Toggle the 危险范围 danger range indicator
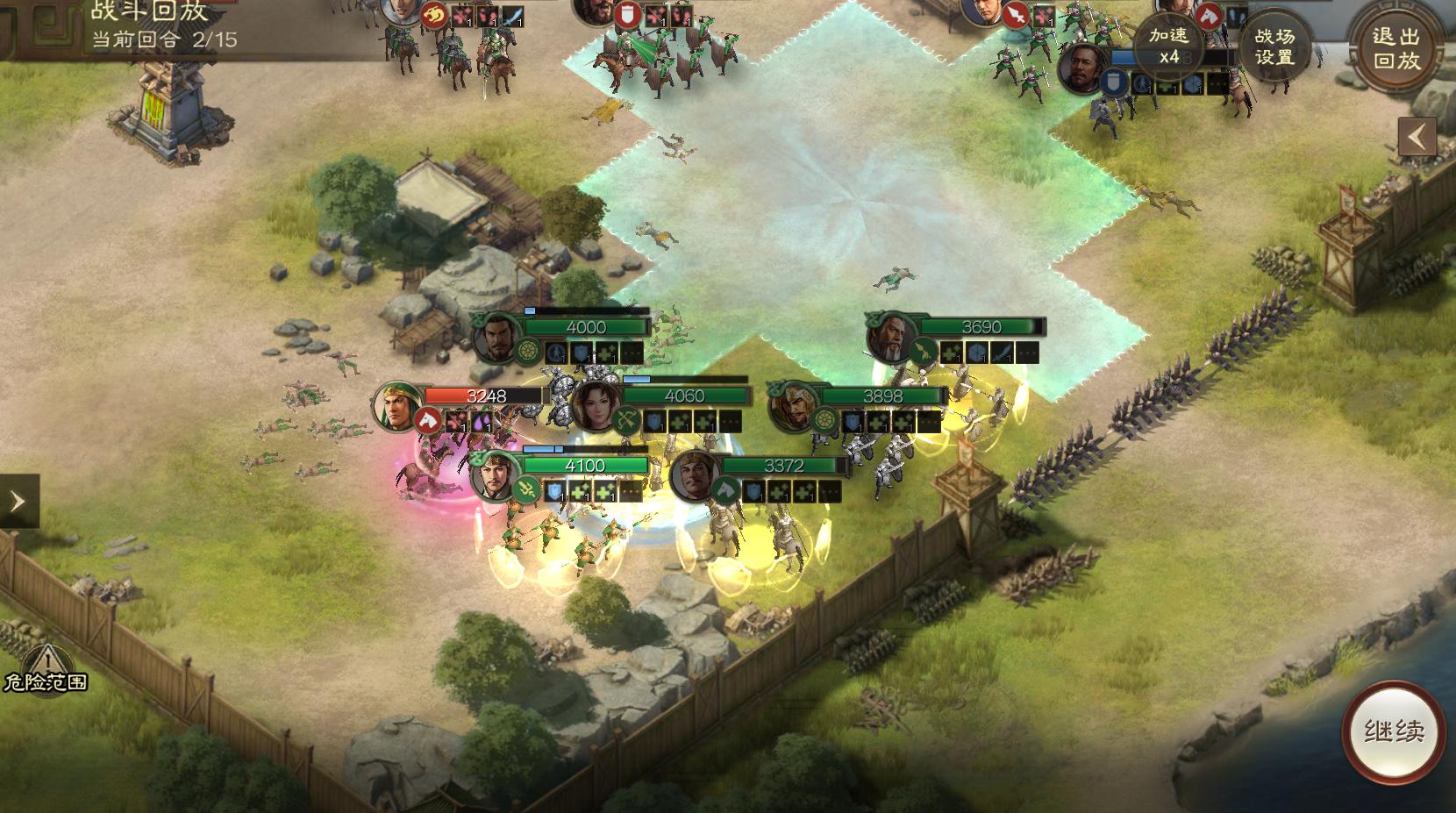 [x=44, y=669]
